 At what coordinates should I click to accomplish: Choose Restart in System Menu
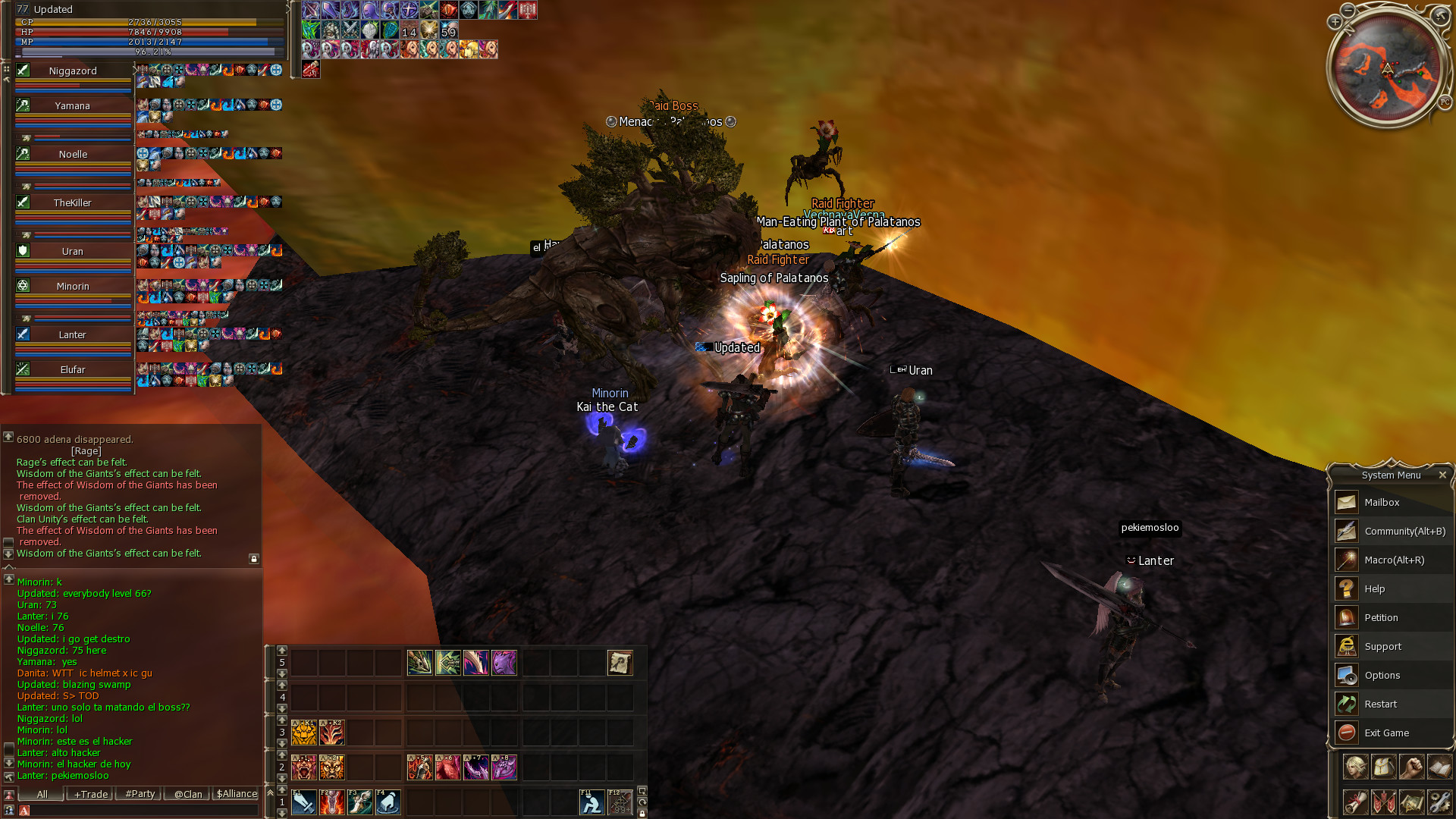click(1380, 704)
